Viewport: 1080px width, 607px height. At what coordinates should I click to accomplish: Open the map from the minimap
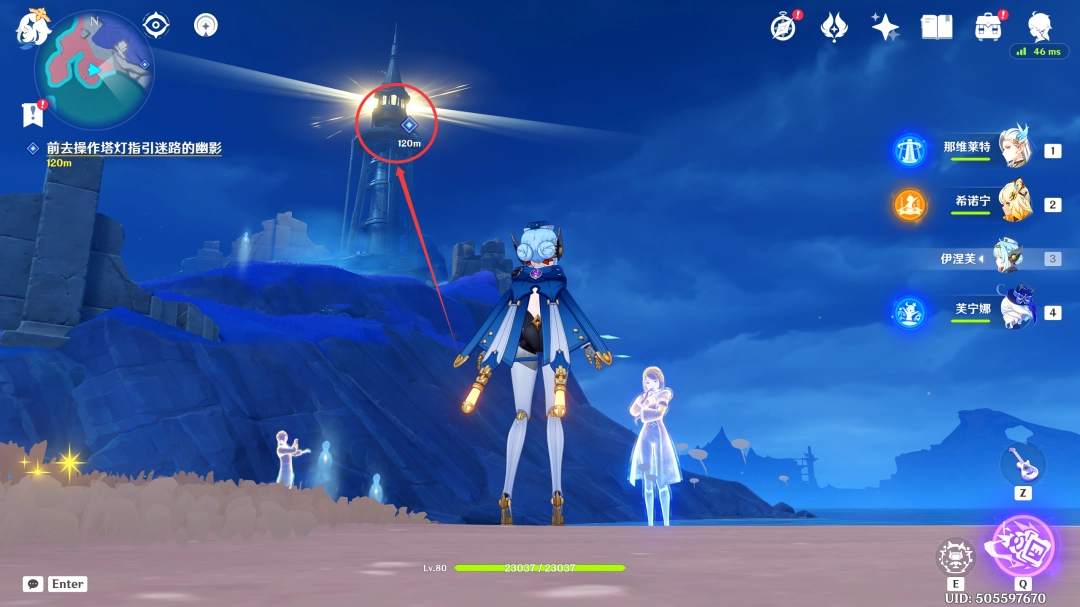[94, 68]
